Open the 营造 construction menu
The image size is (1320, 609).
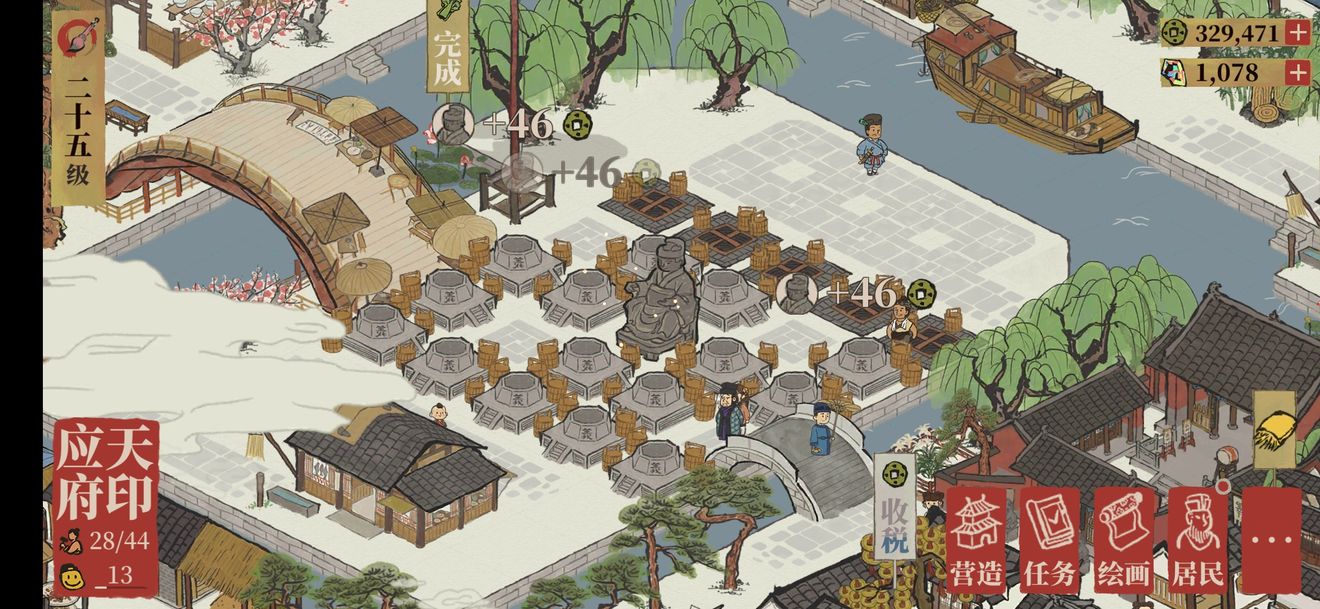point(976,540)
